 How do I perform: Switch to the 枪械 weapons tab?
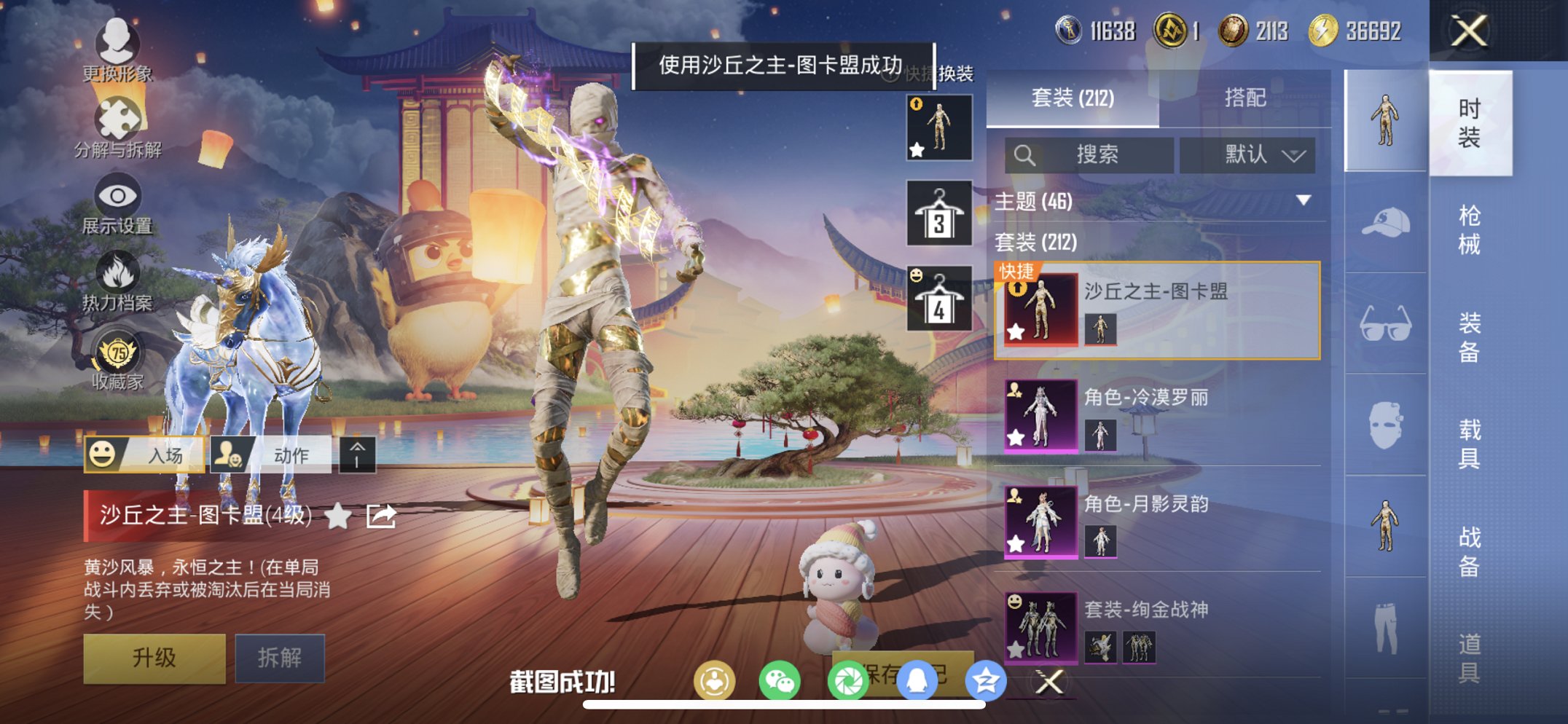tap(1472, 227)
